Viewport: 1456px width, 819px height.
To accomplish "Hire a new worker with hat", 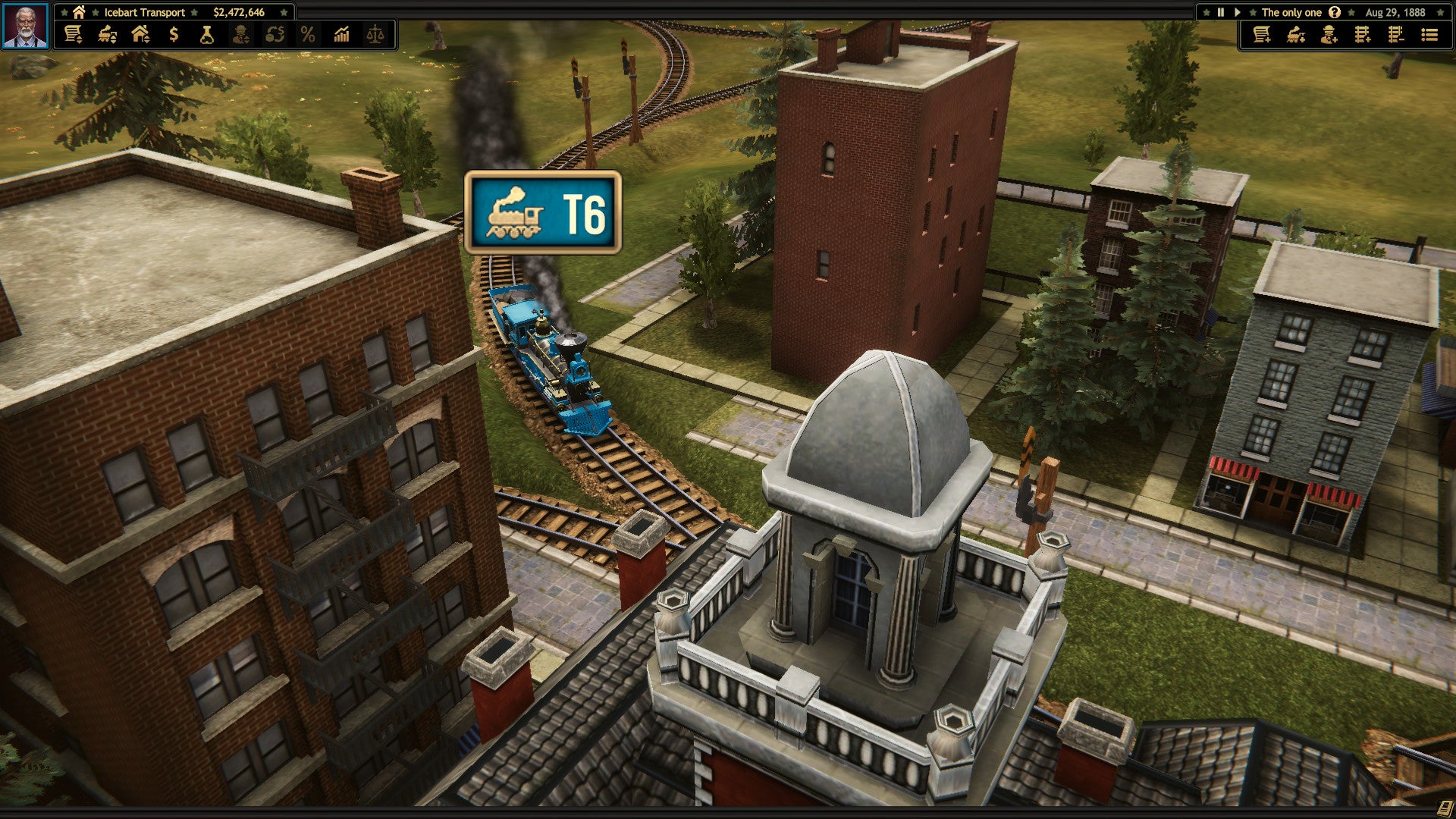I will 1329,35.
